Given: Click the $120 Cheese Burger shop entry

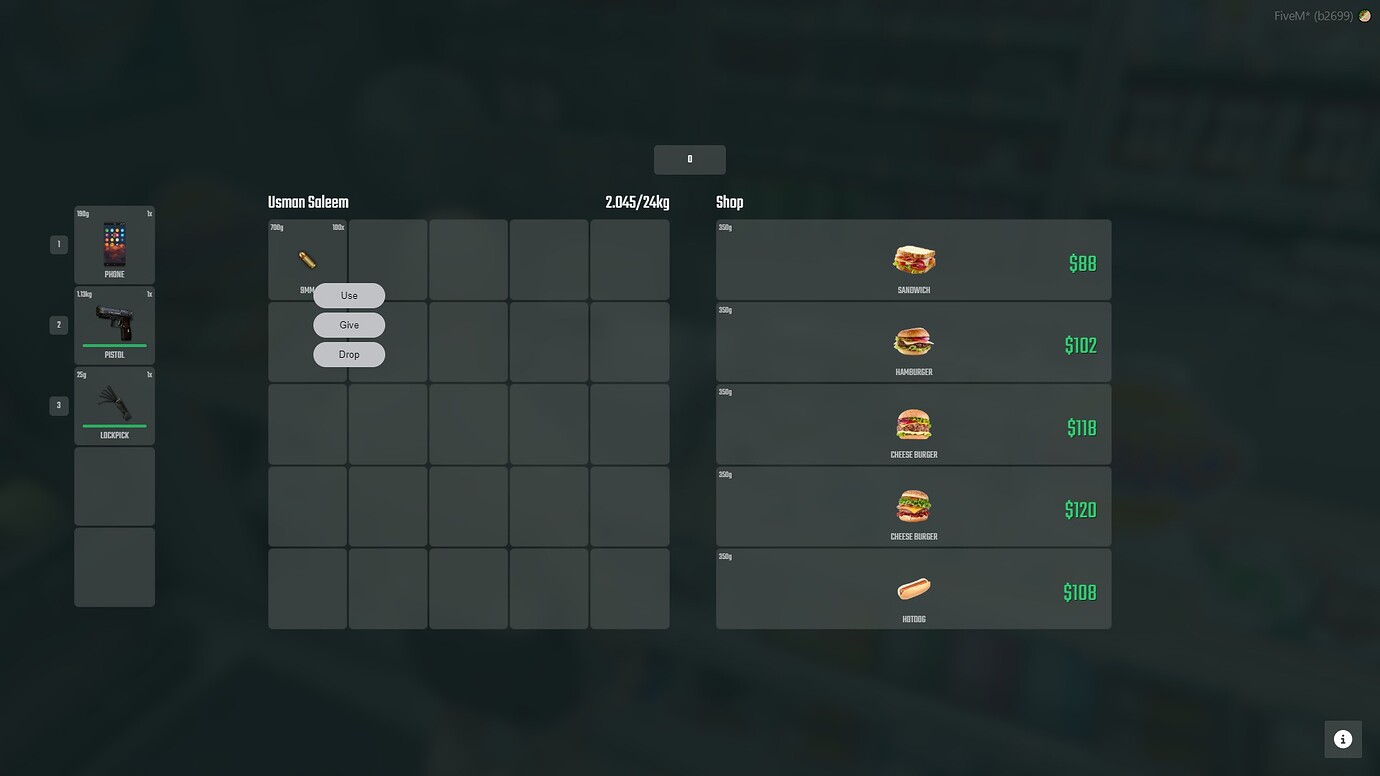Looking at the screenshot, I should [912, 506].
